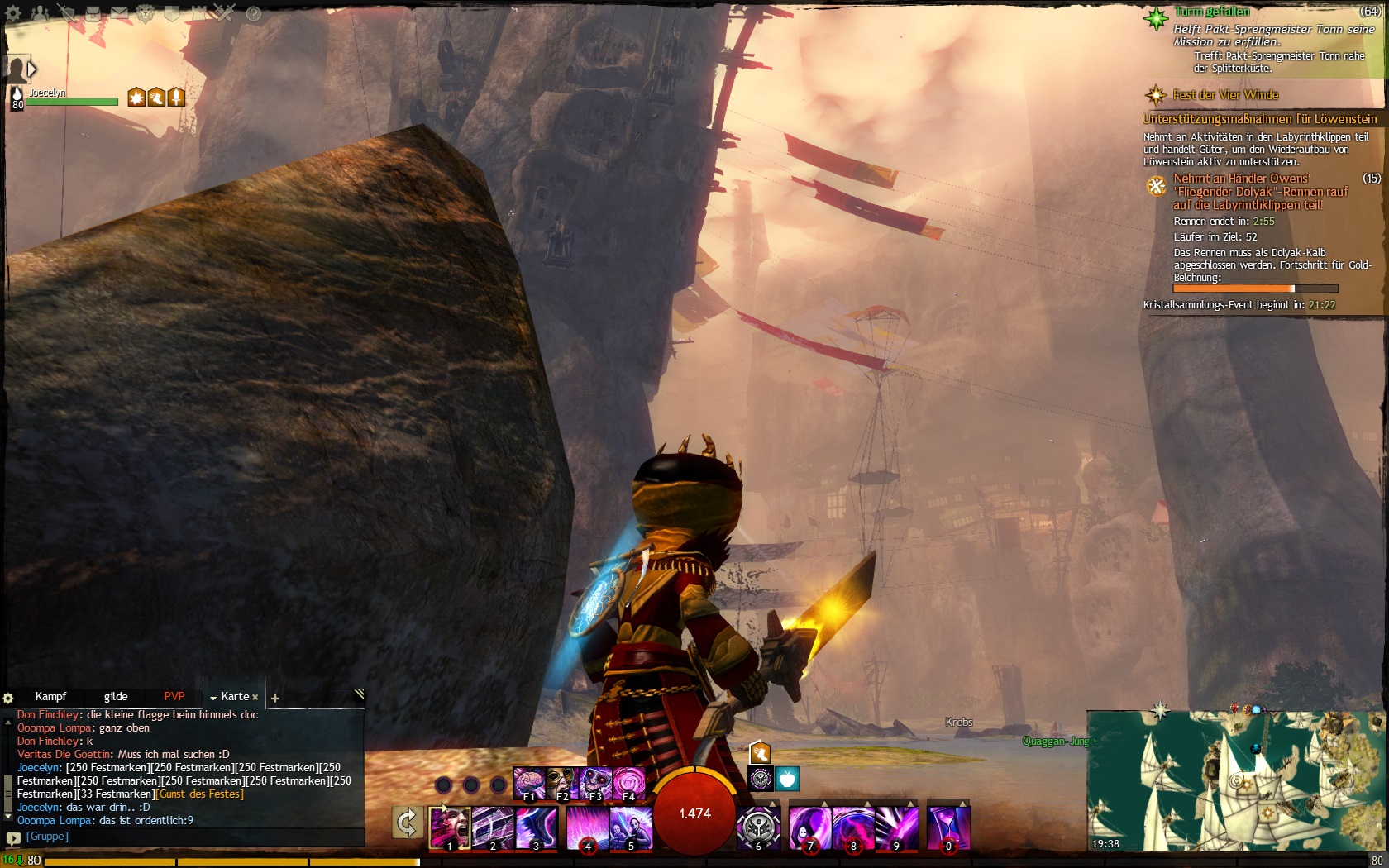This screenshot has height=868, width=1389.
Task: Expand the party portrait arrow
Action: point(32,69)
